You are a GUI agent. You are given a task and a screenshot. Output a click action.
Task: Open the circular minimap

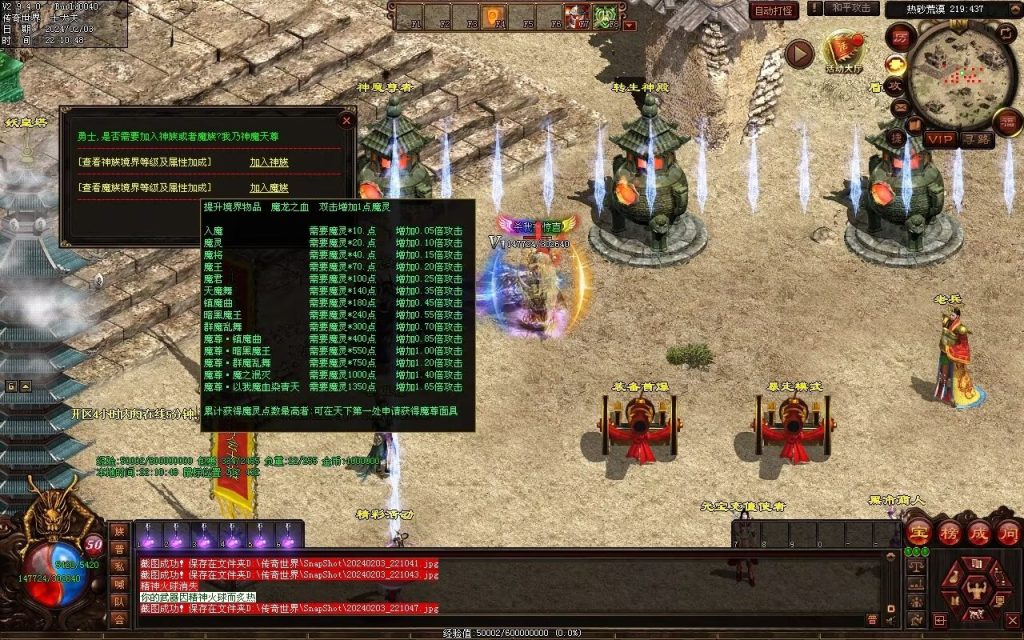[962, 76]
